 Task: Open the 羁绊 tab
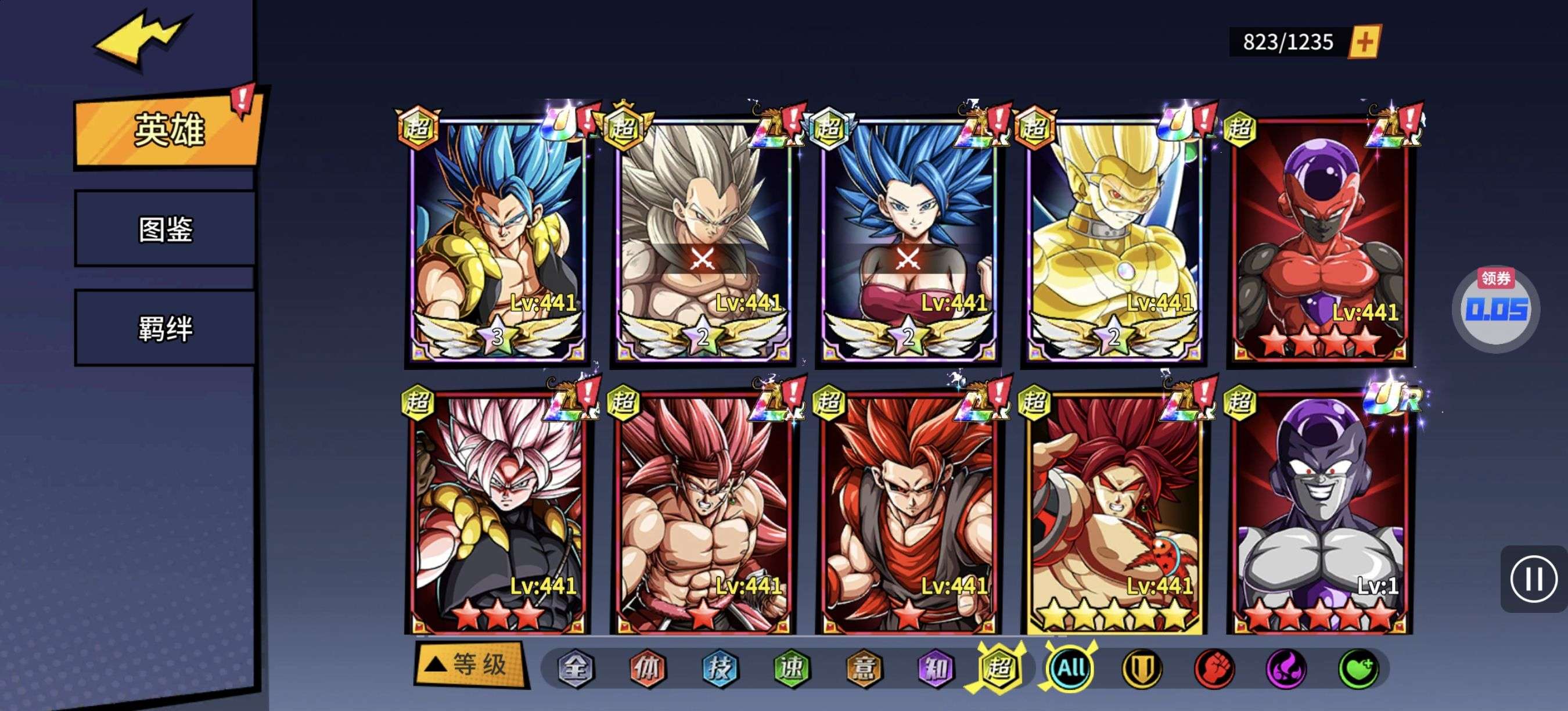(x=166, y=329)
